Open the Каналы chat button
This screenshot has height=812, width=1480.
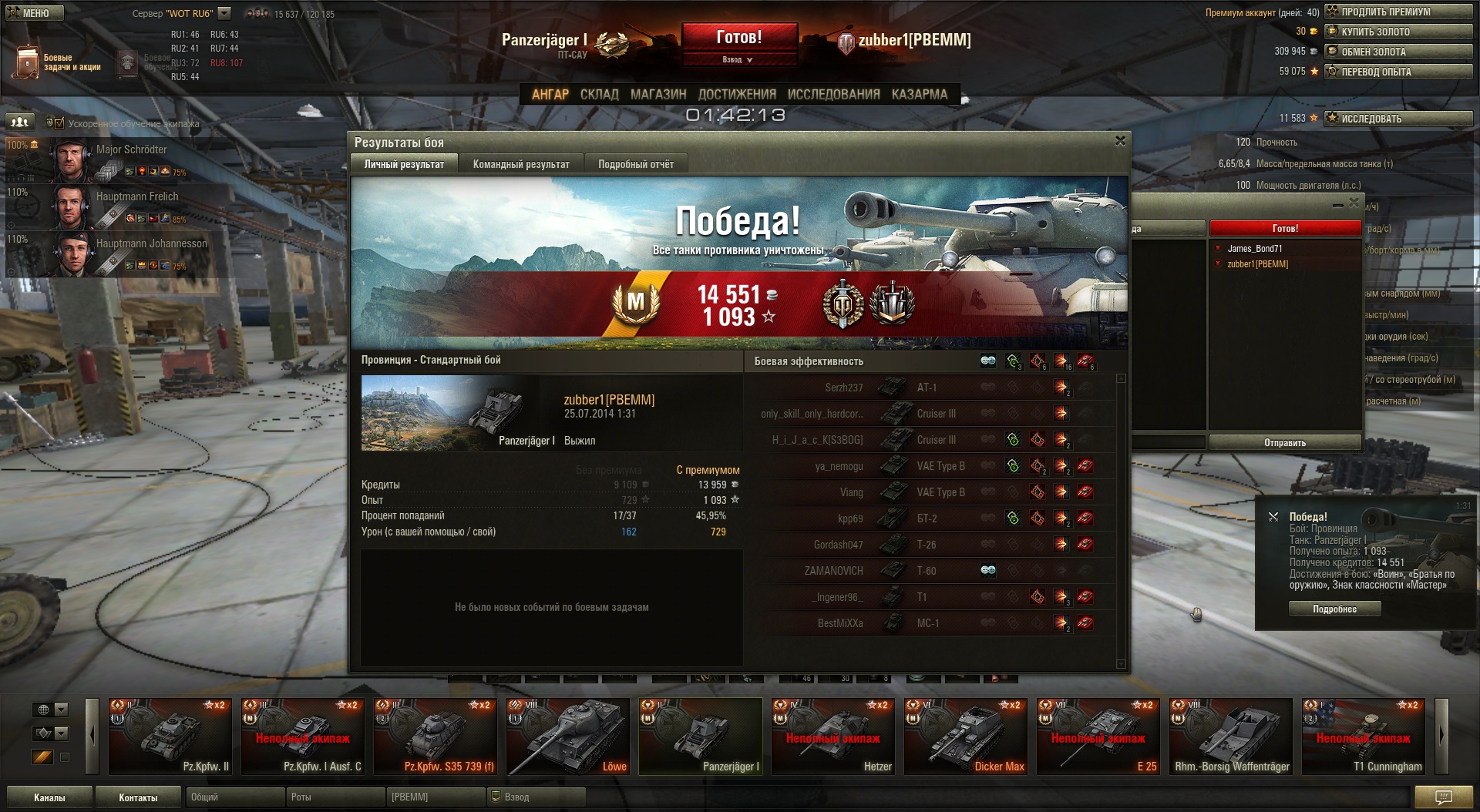49,797
